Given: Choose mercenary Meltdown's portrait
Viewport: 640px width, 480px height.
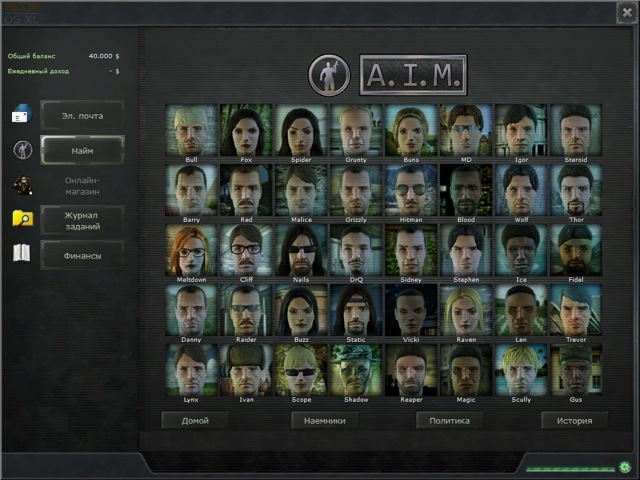Looking at the screenshot, I should [192, 250].
